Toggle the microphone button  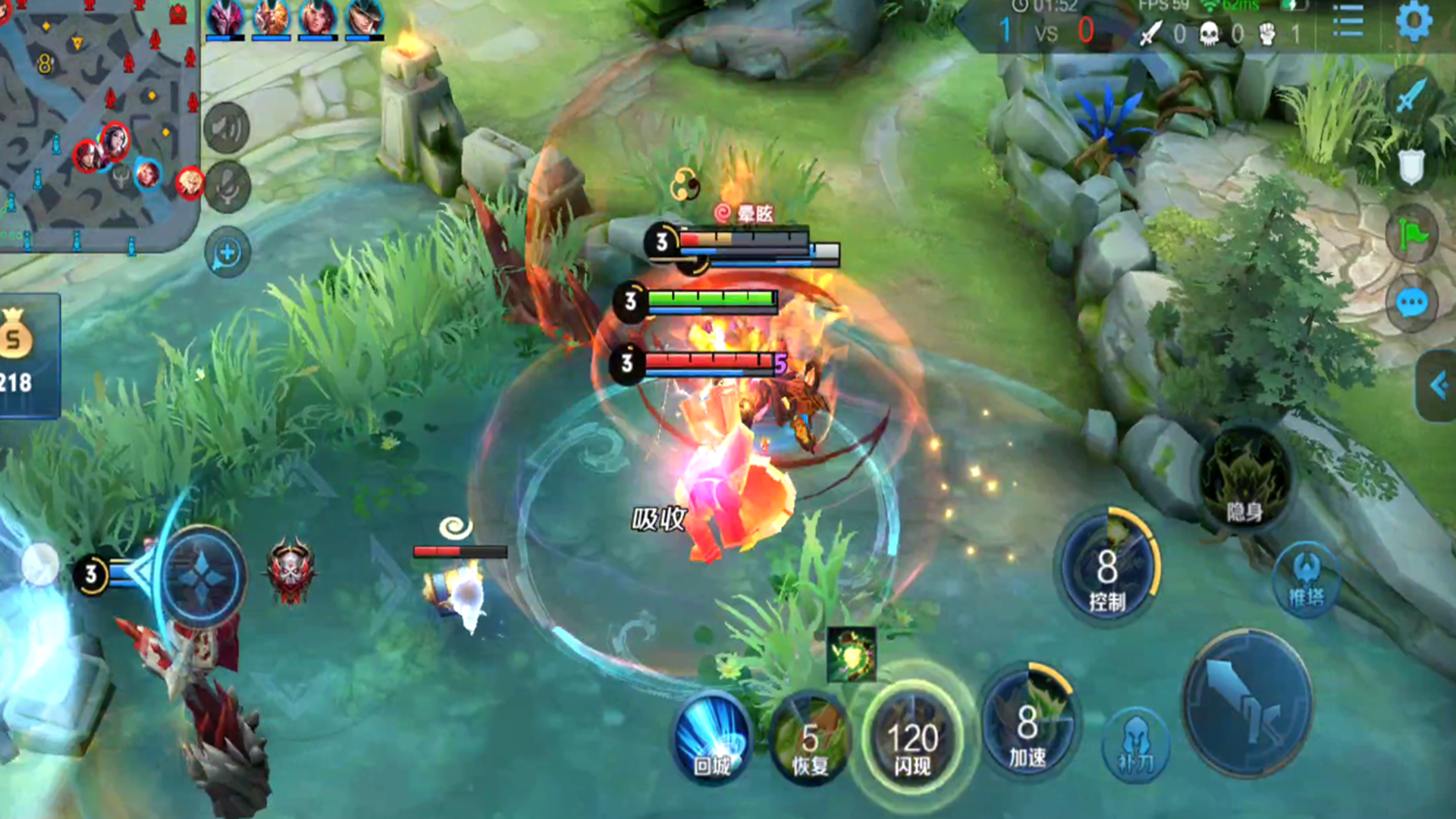coord(227,186)
